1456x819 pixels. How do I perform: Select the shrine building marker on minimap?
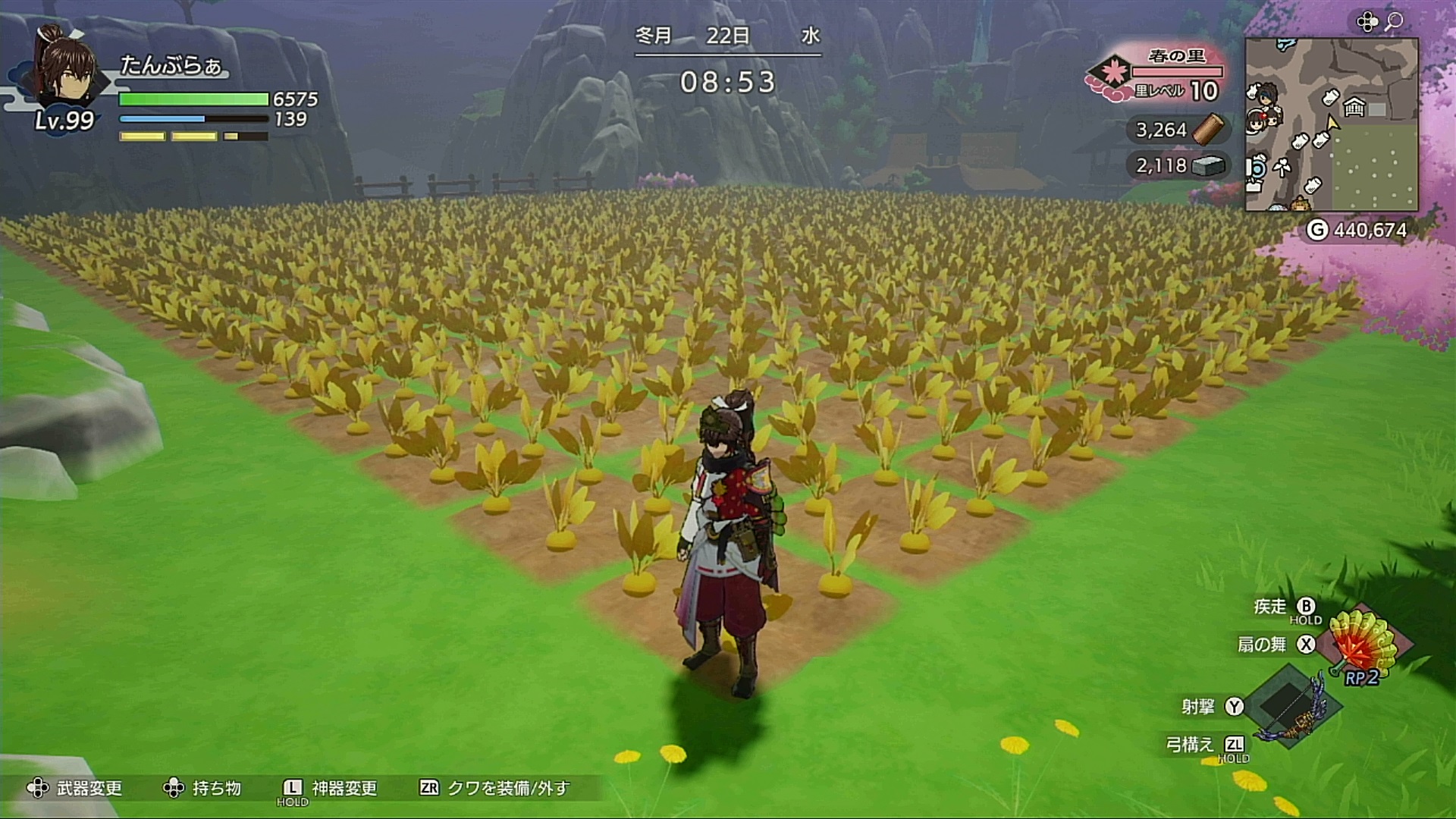(1354, 108)
